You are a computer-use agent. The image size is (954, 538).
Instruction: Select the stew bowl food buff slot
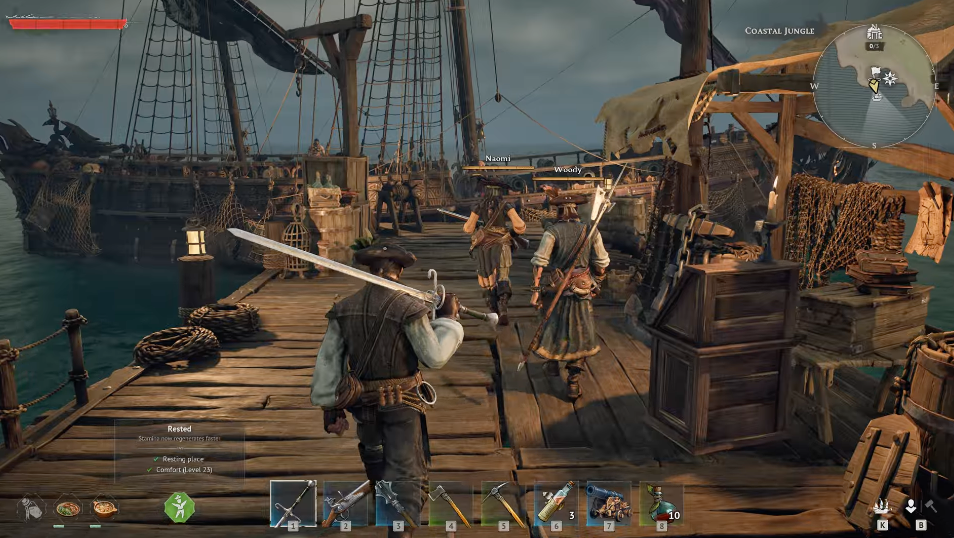pos(104,508)
